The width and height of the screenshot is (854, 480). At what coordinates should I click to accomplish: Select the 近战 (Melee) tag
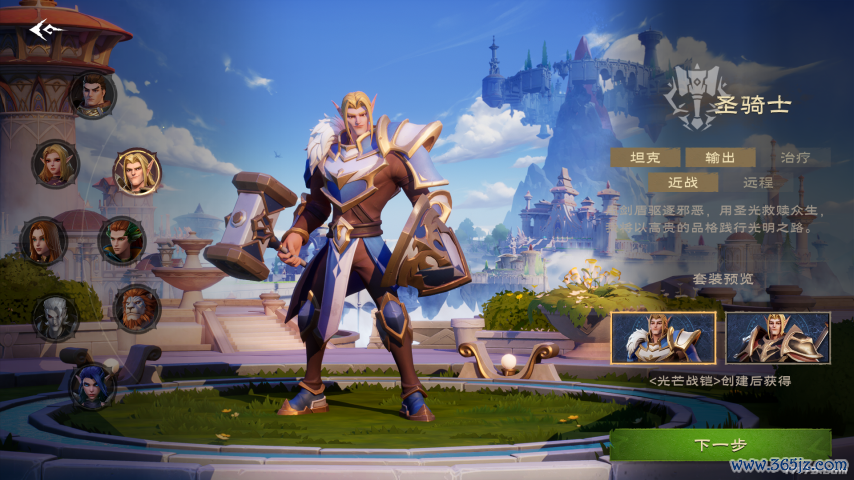point(683,182)
